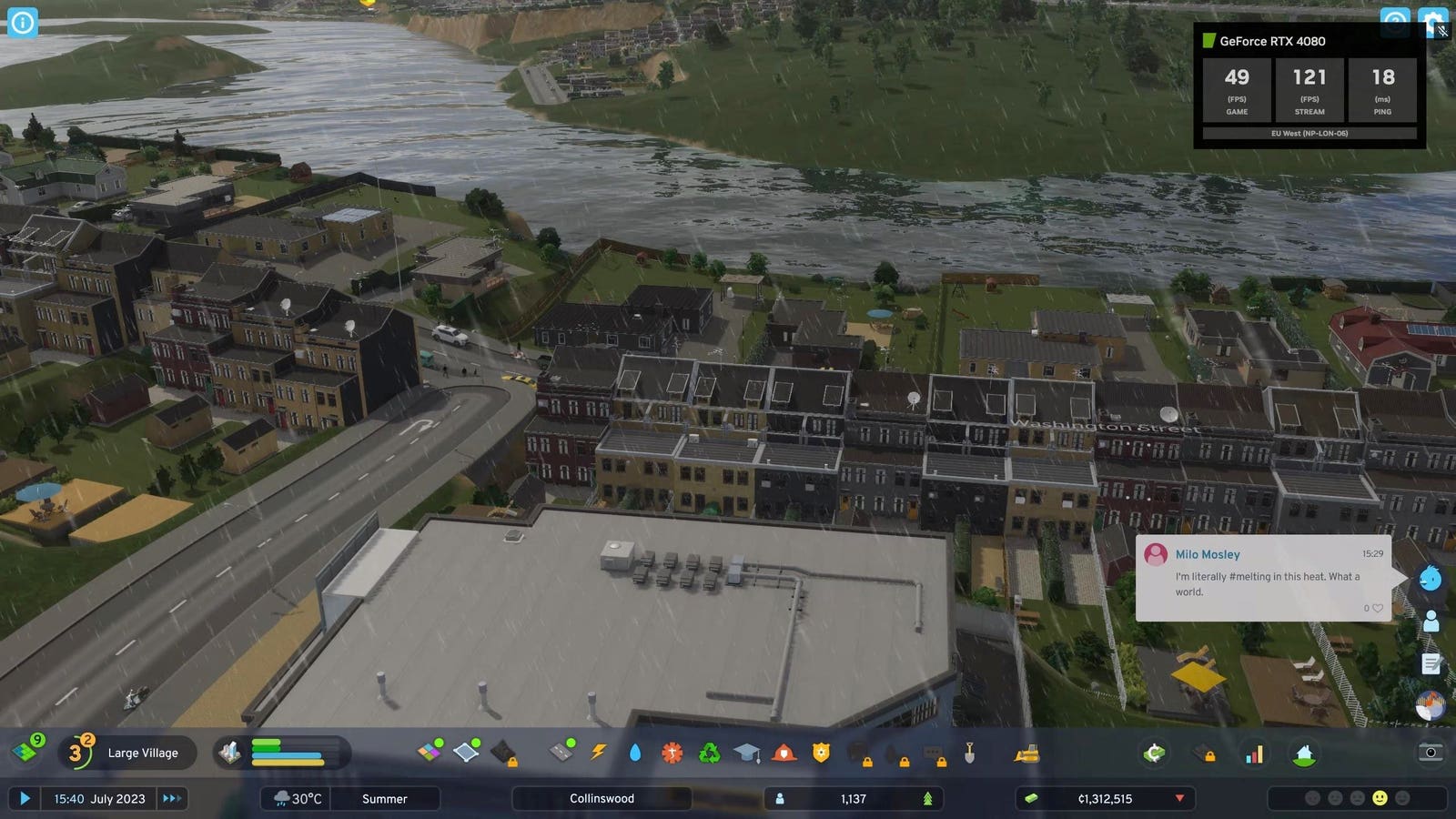Like Milo Mosley's Chirper post
1456x819 pixels.
point(1377,608)
